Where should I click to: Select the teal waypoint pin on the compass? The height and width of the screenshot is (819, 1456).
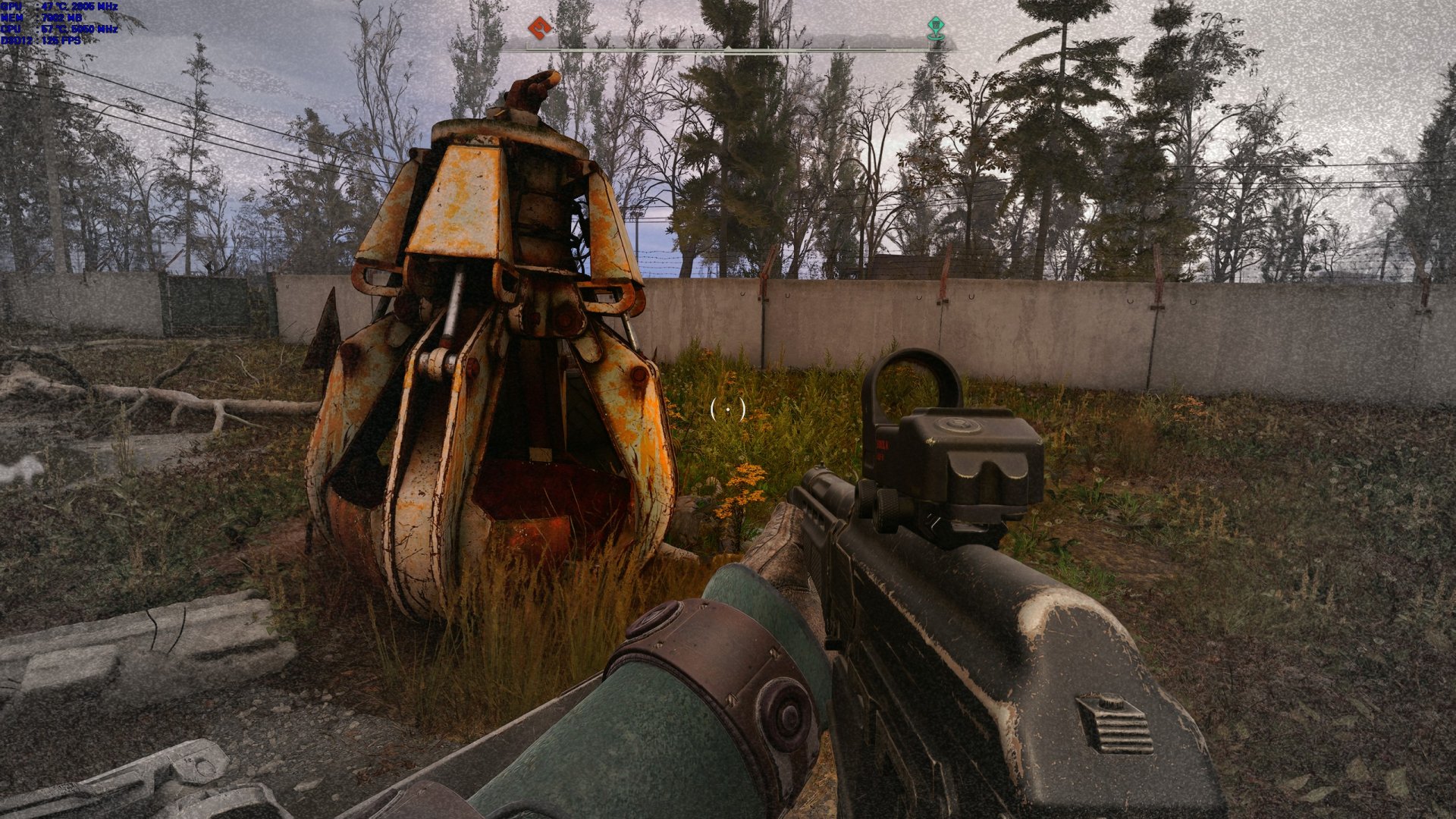coord(936,28)
